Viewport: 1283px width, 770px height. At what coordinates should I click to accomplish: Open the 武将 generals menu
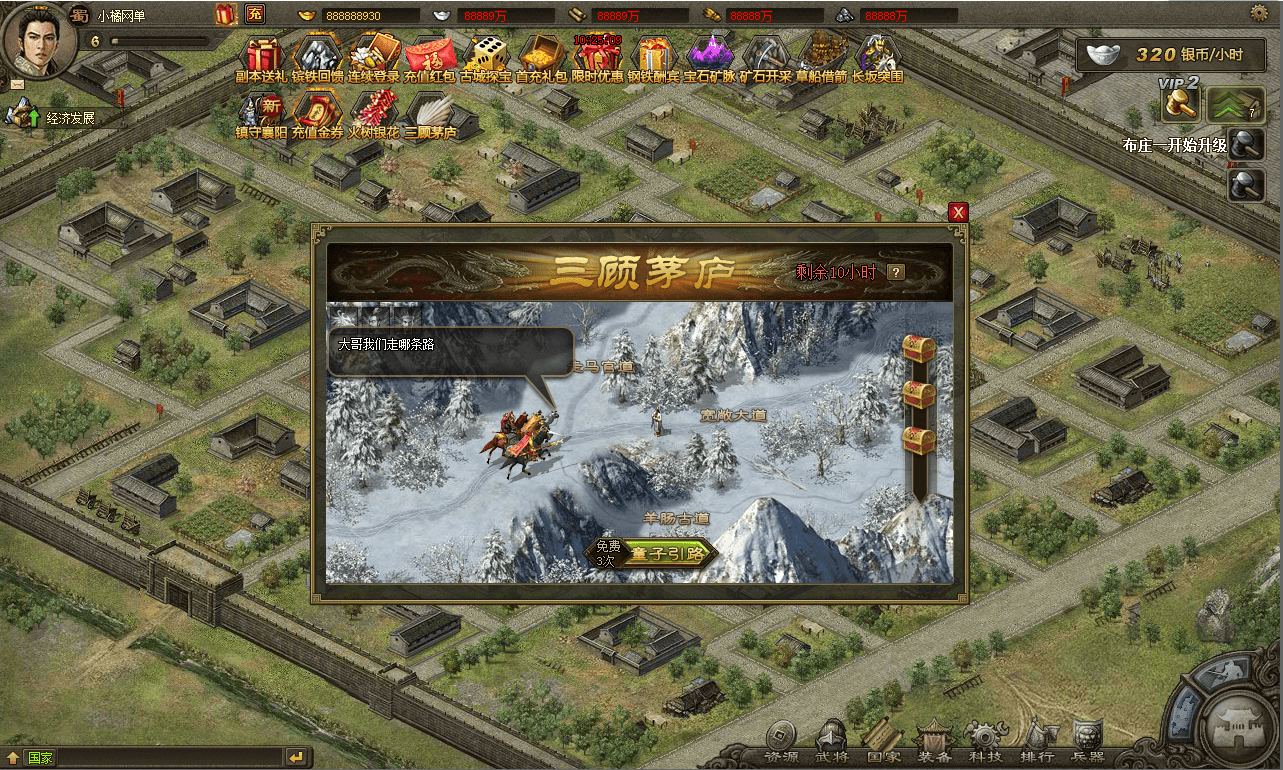tap(832, 742)
